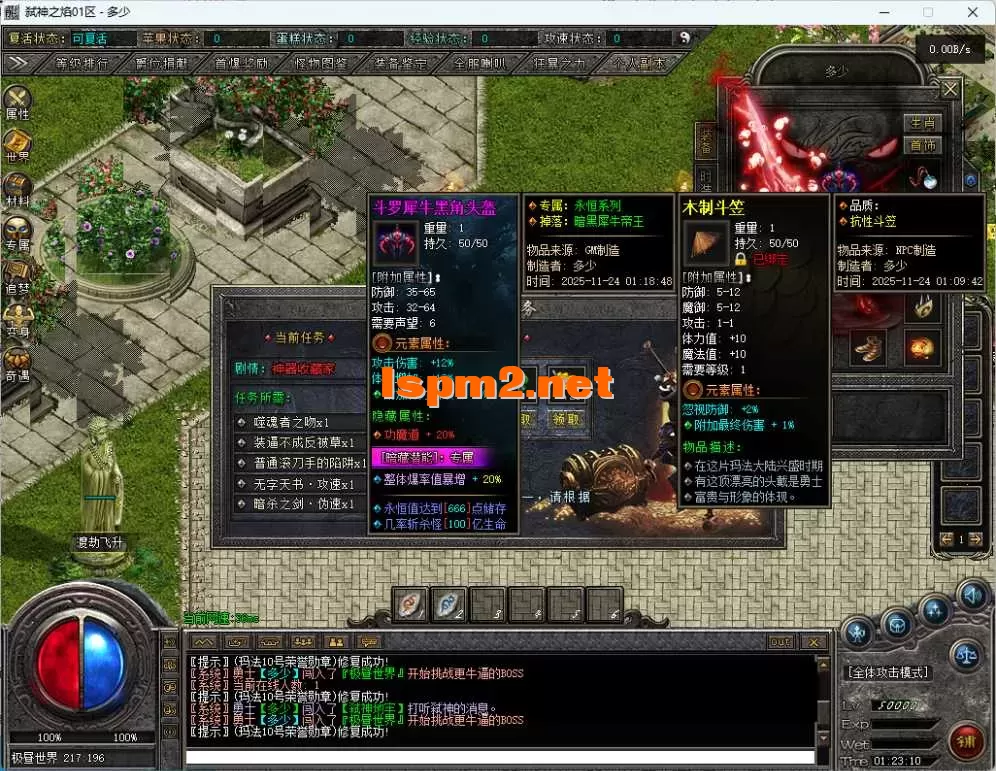Open the 材料 materials side icon
Viewport: 996px width, 771px height.
pyautogui.click(x=17, y=190)
